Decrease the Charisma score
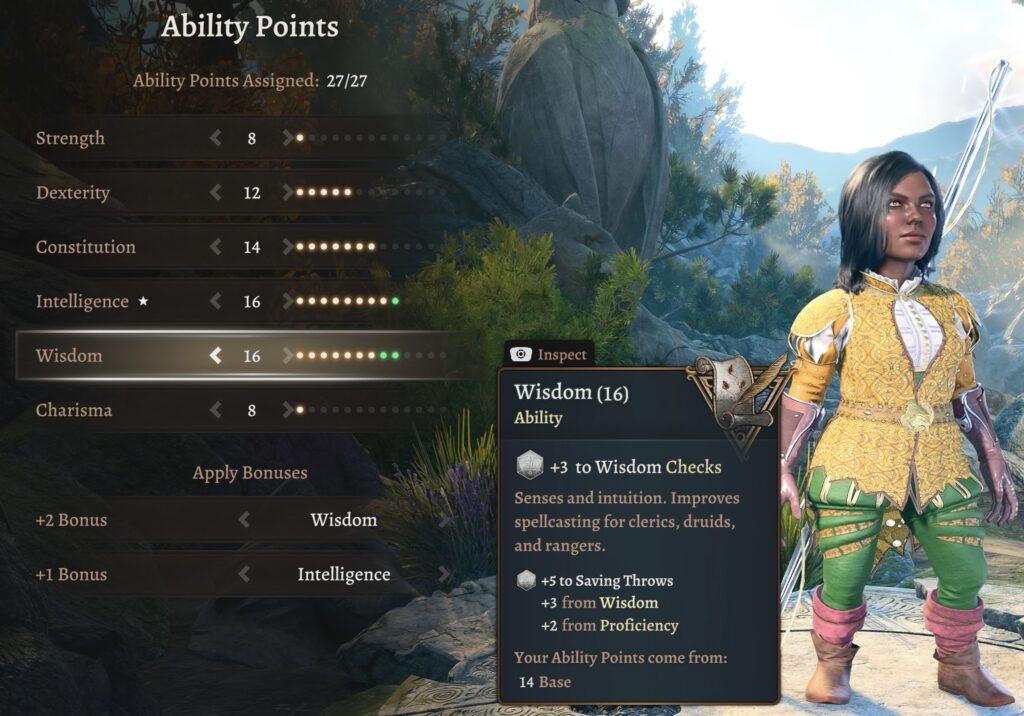Screen dimensions: 1024x716 tap(215, 410)
